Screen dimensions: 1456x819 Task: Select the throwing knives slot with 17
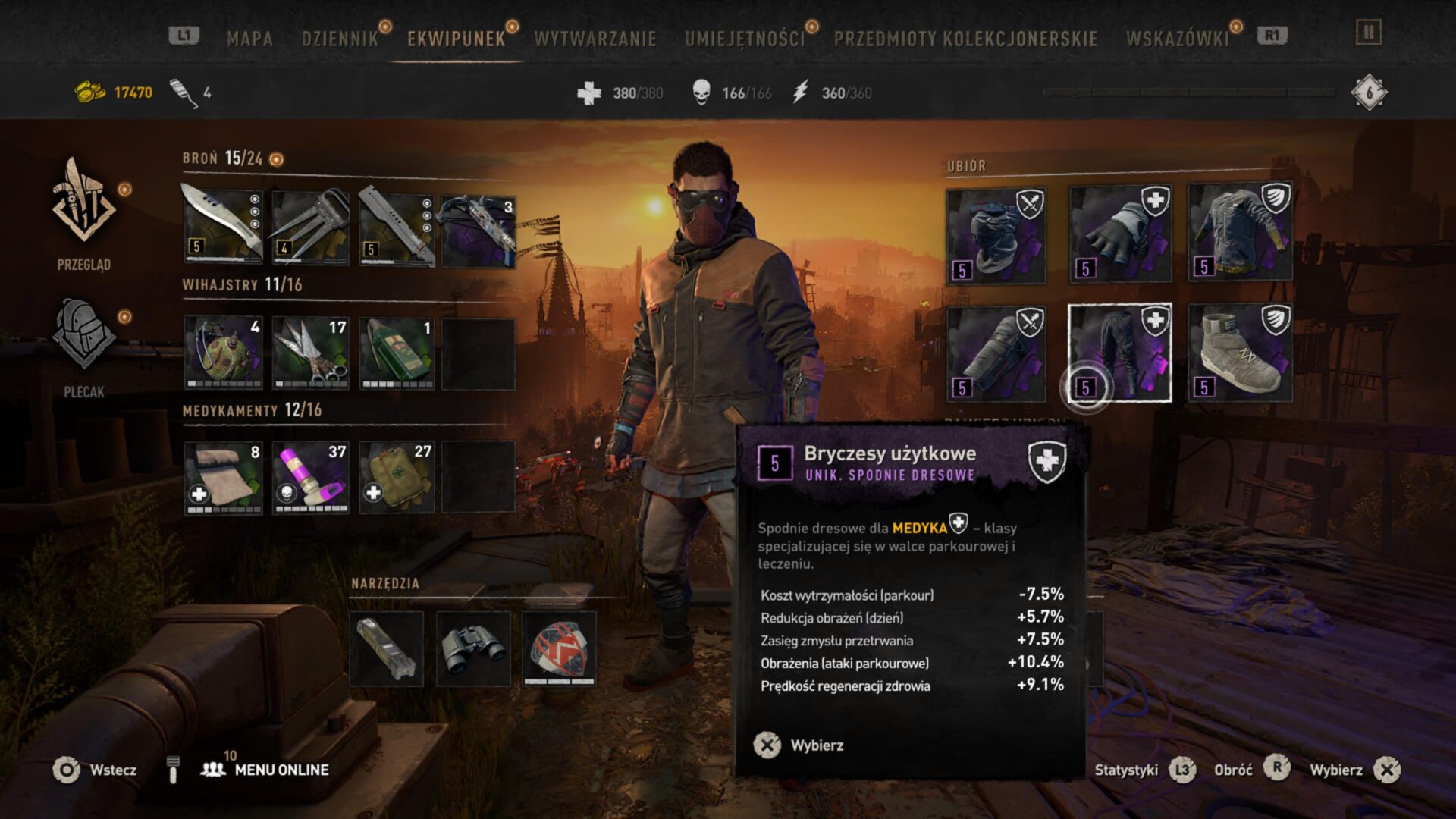tap(310, 353)
